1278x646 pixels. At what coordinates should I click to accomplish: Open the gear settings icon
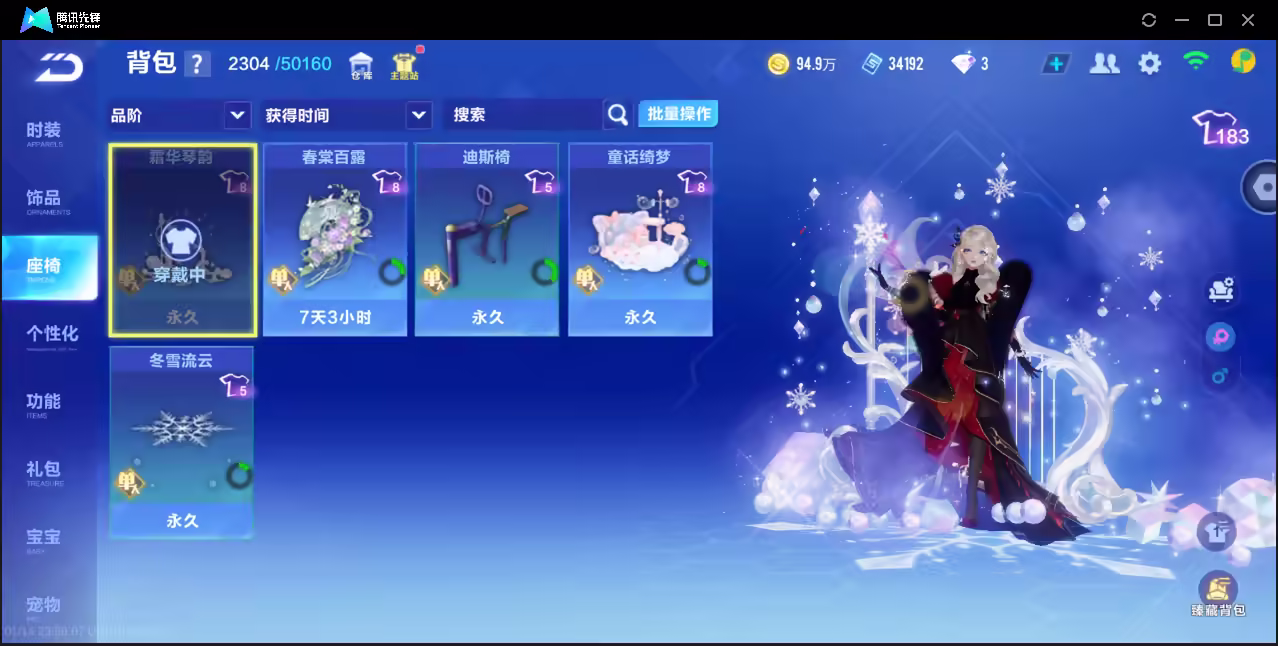(x=1150, y=64)
